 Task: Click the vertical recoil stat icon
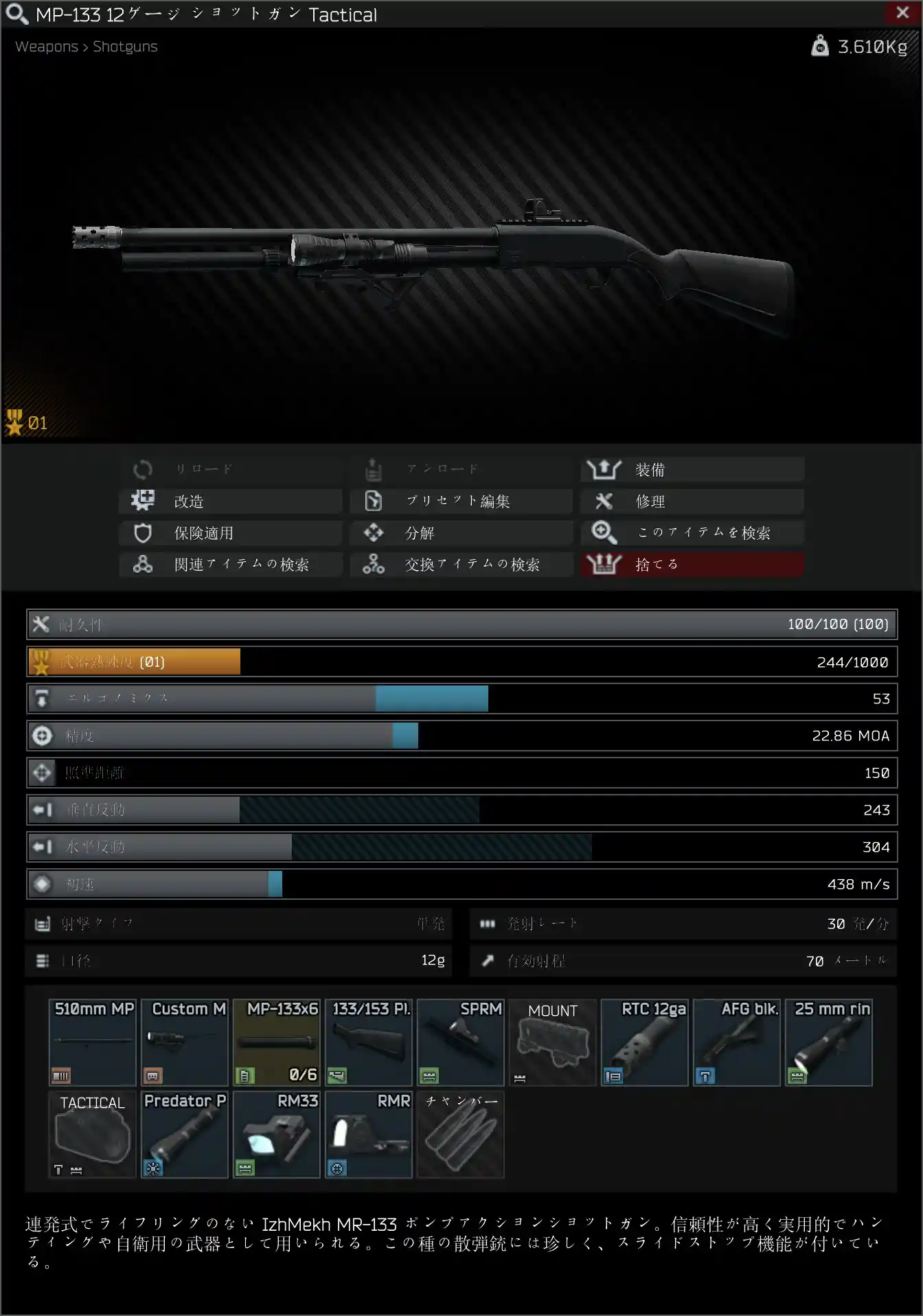point(42,810)
